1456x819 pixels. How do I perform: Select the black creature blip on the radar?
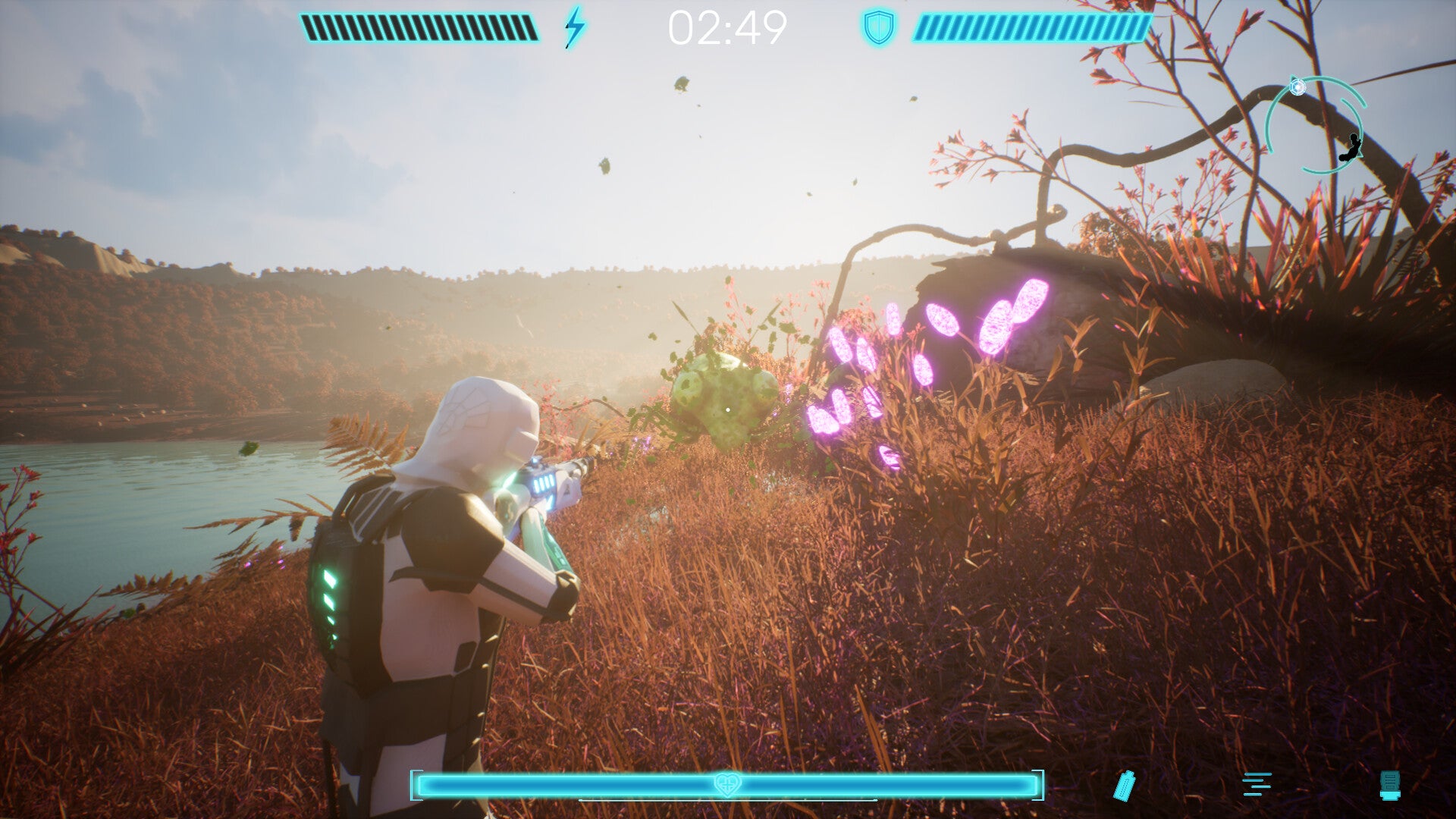(x=1351, y=148)
